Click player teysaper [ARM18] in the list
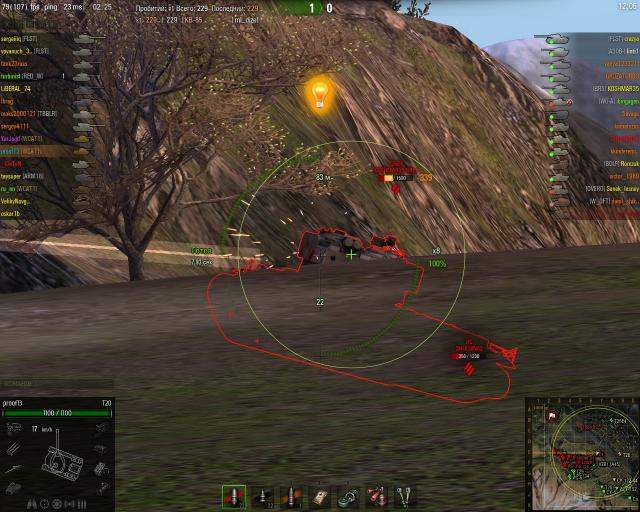The image size is (640, 512). 30,175
